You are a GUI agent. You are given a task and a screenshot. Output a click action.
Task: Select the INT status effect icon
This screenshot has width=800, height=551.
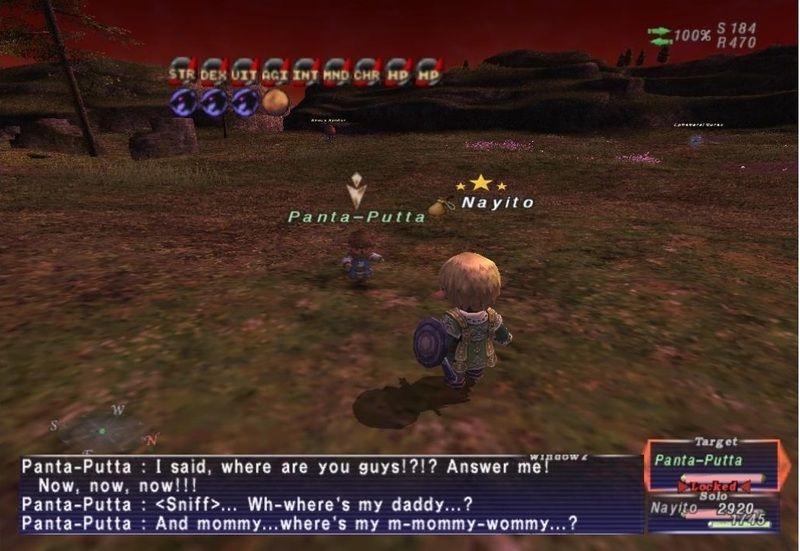click(x=306, y=72)
